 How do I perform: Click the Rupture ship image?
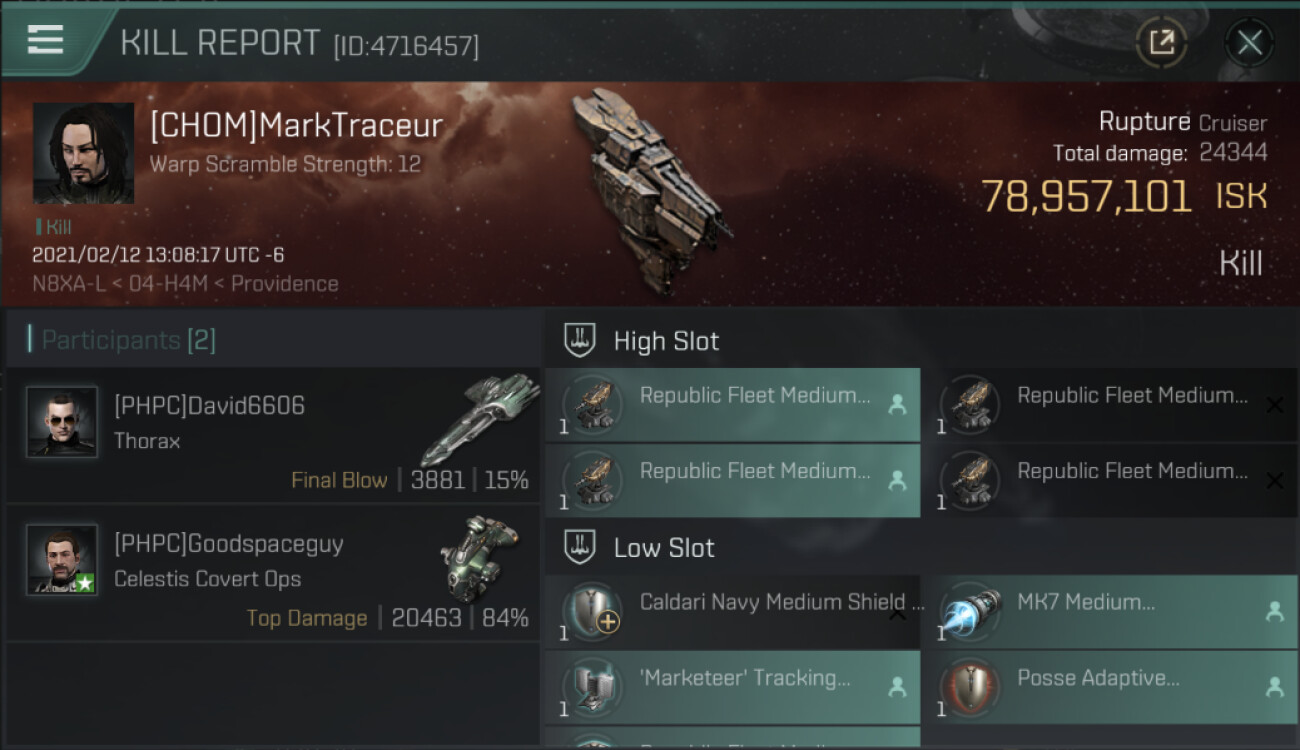651,190
